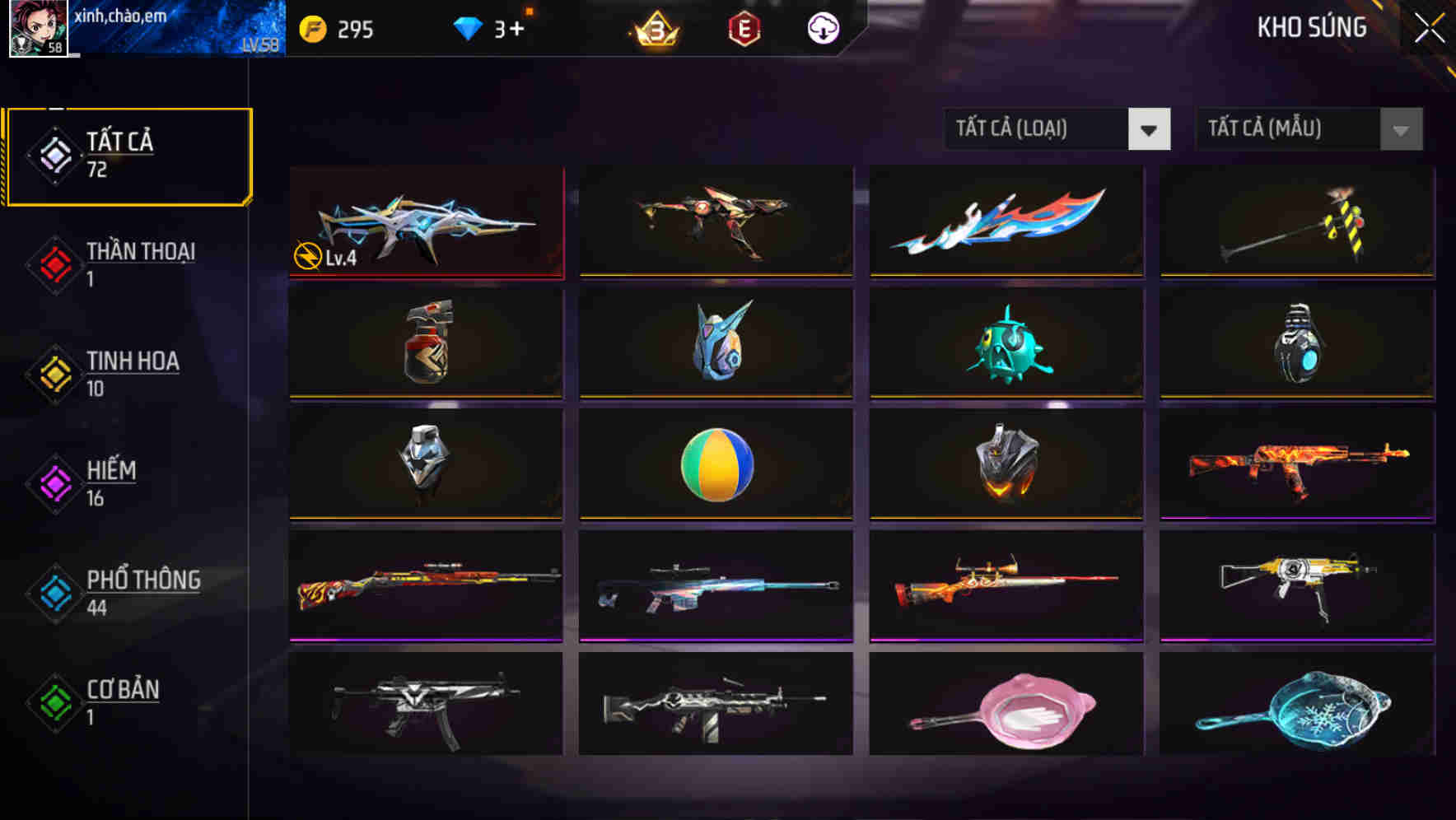1456x820 pixels.
Task: Click the blue diamond currency icon
Action: pos(469,27)
